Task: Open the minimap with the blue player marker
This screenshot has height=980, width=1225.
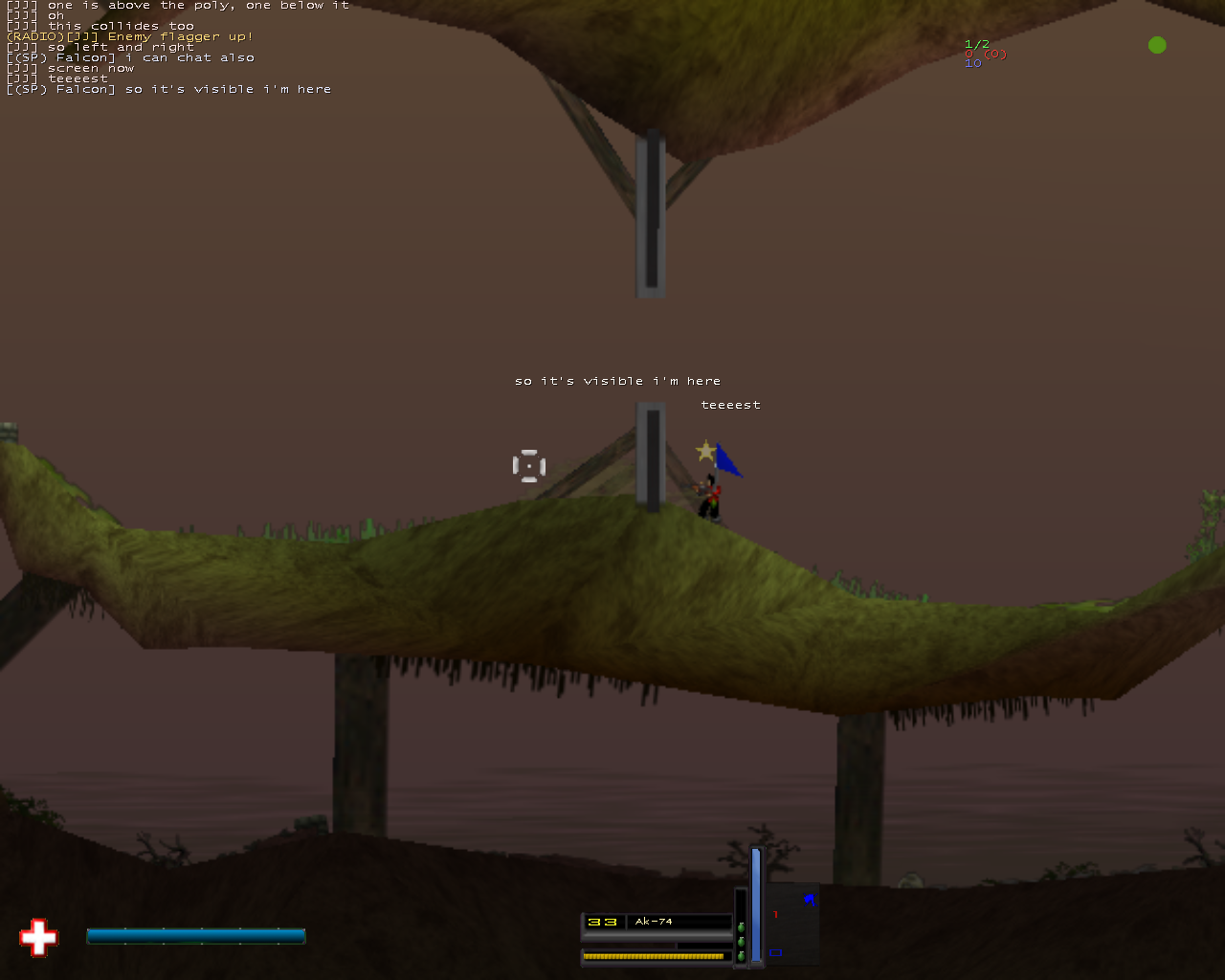Action: 792,924
